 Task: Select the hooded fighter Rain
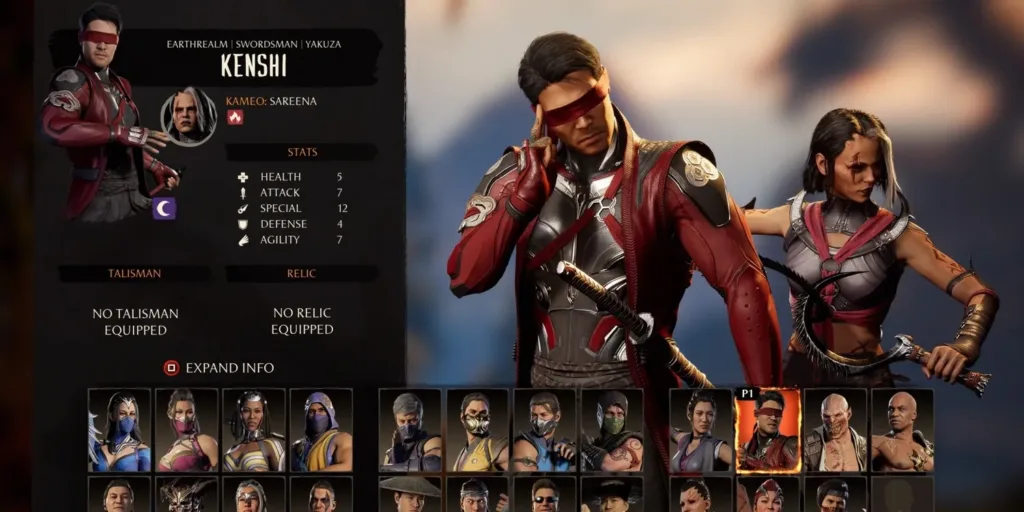click(x=321, y=430)
